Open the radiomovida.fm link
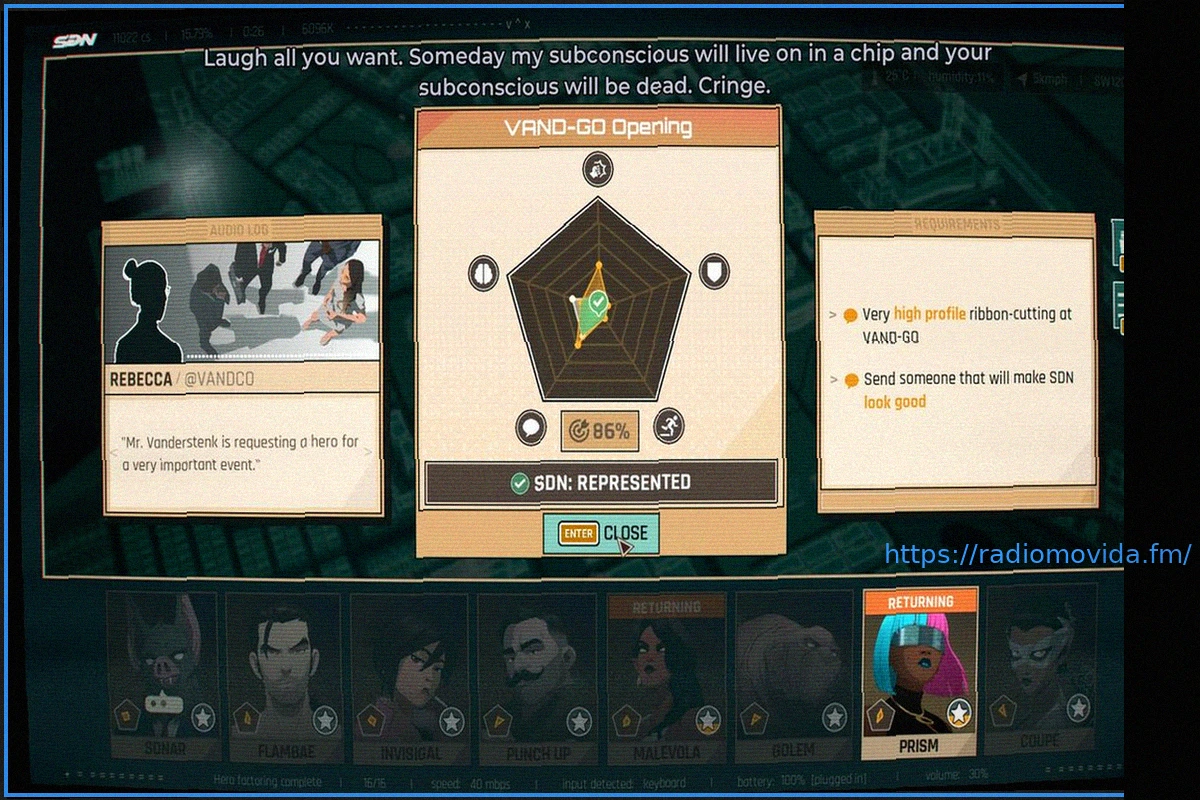This screenshot has width=1200, height=800. 1037,554
